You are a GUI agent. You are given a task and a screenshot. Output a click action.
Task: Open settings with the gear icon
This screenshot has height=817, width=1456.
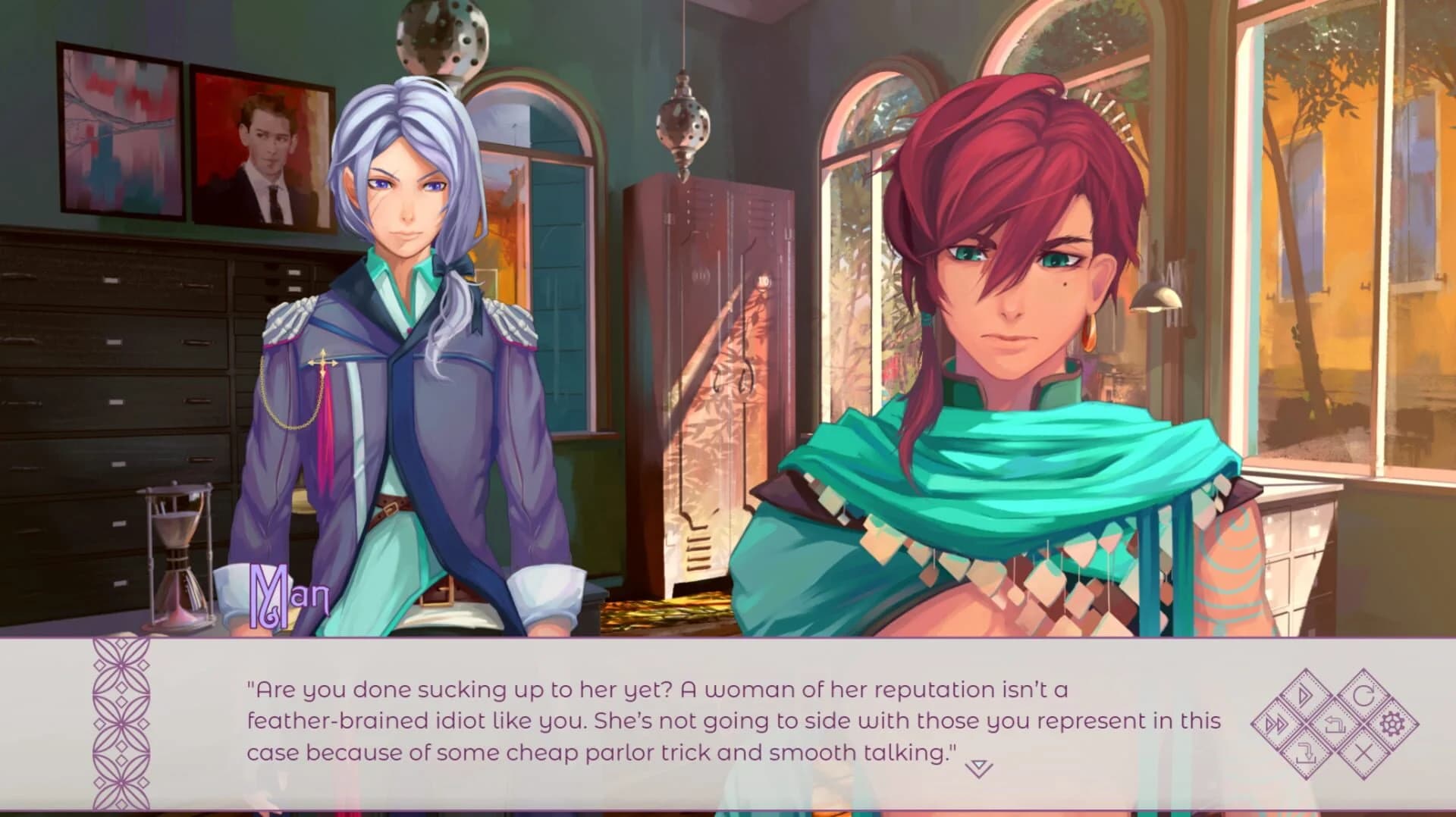pos(1394,723)
